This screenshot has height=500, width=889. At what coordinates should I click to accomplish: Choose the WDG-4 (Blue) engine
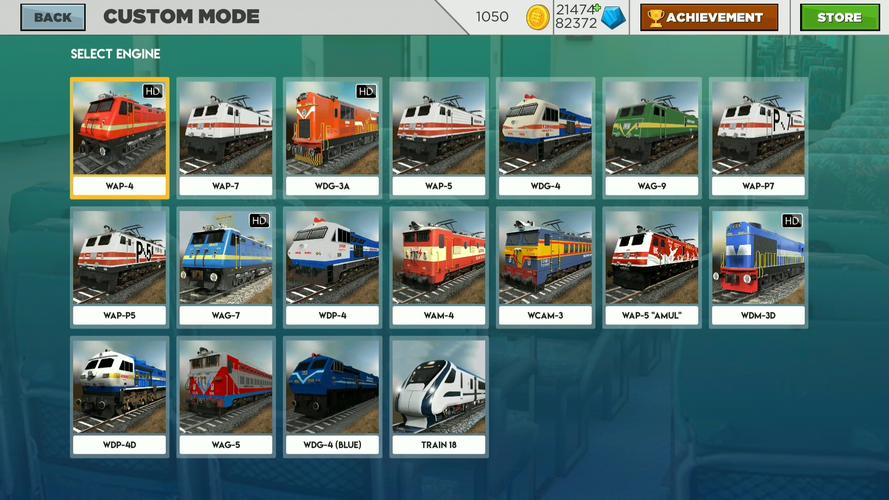[x=332, y=397]
